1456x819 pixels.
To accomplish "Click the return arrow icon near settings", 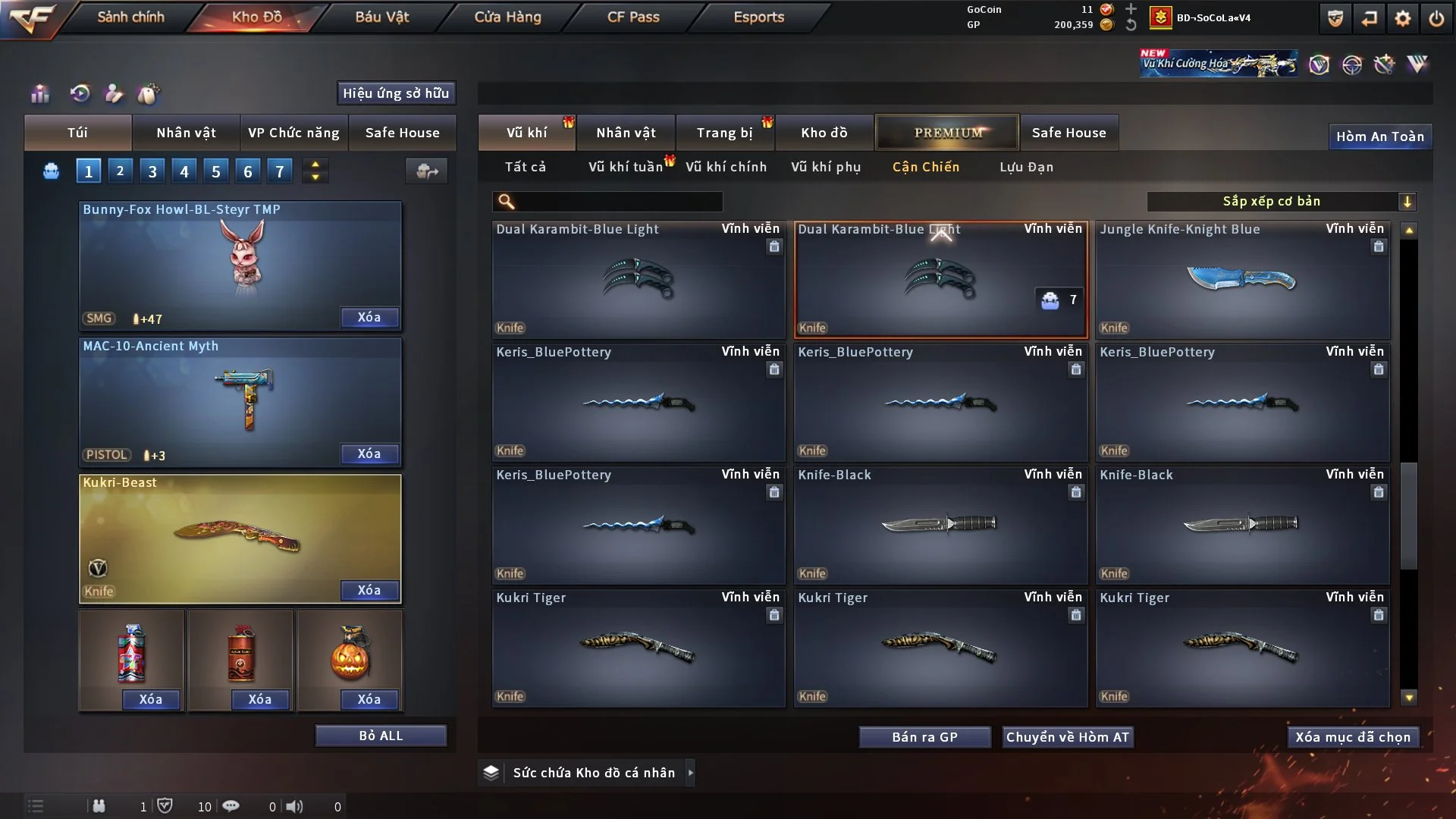I will [x=1370, y=17].
